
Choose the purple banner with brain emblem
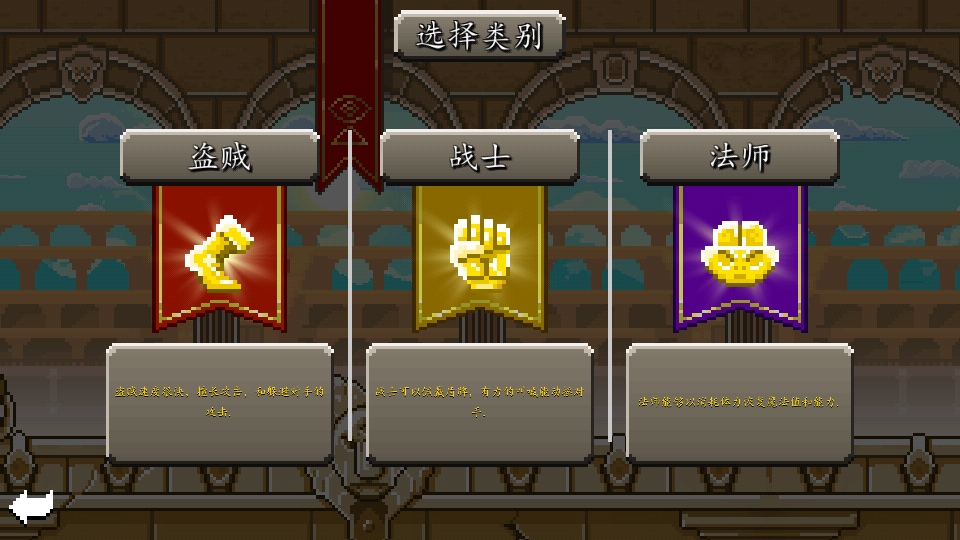[x=740, y=255]
